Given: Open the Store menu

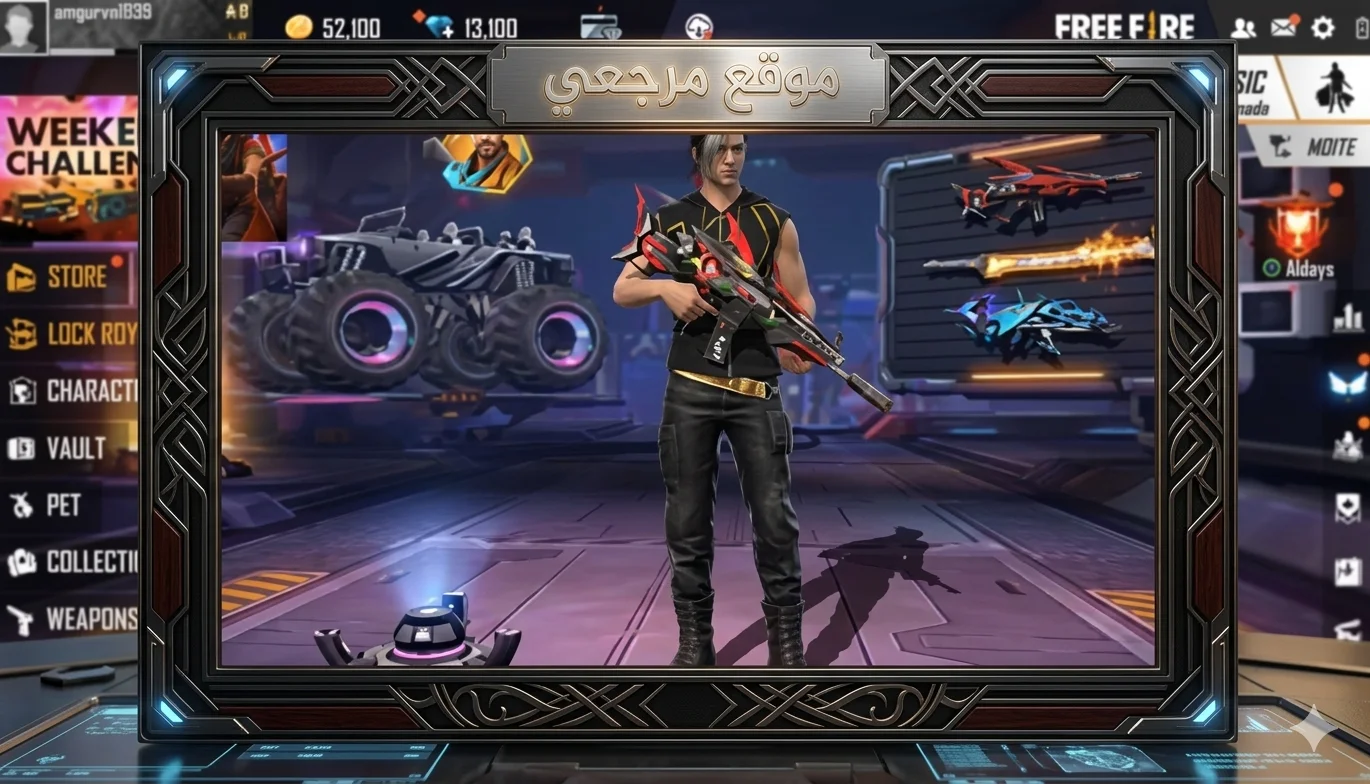Looking at the screenshot, I should (66, 277).
